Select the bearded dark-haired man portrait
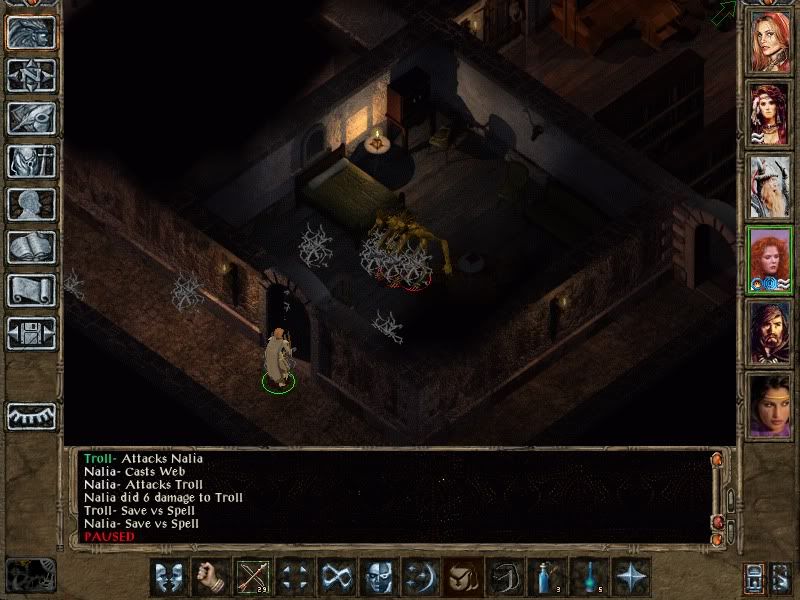Viewport: 800px width, 600px height. click(770, 332)
